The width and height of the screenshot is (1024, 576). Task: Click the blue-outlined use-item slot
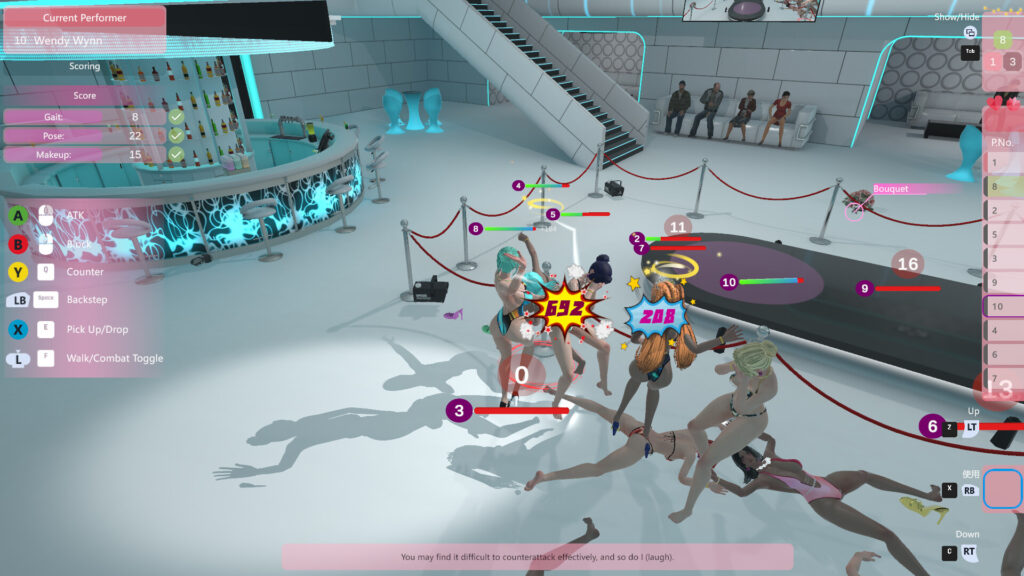pos(1002,490)
